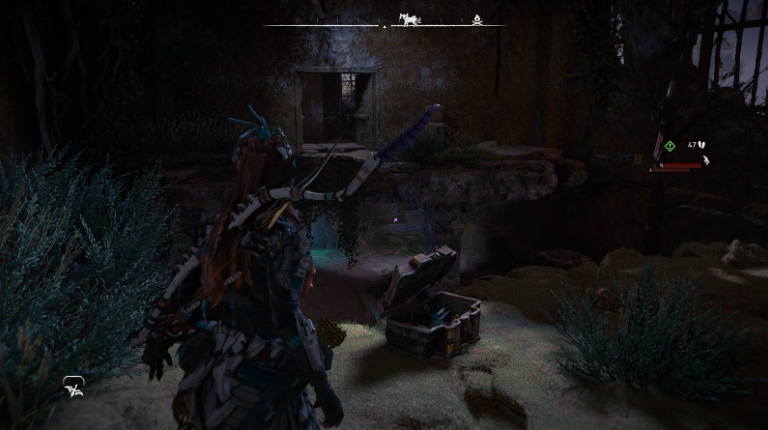Click the mount marker on the compass
Screen dimensions: 768x430
click(408, 20)
